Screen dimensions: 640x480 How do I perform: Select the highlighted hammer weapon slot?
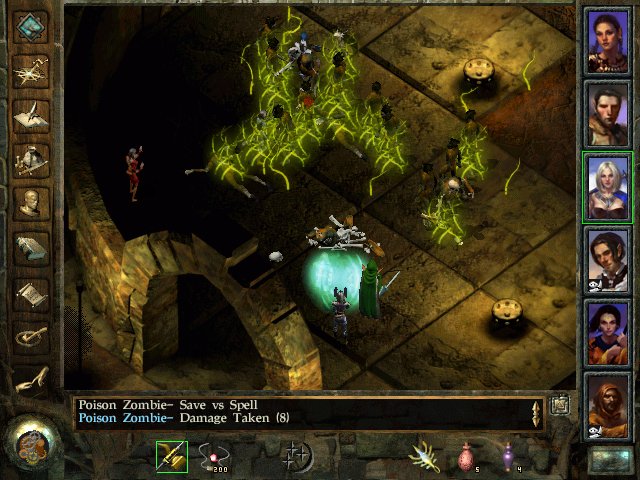171,457
